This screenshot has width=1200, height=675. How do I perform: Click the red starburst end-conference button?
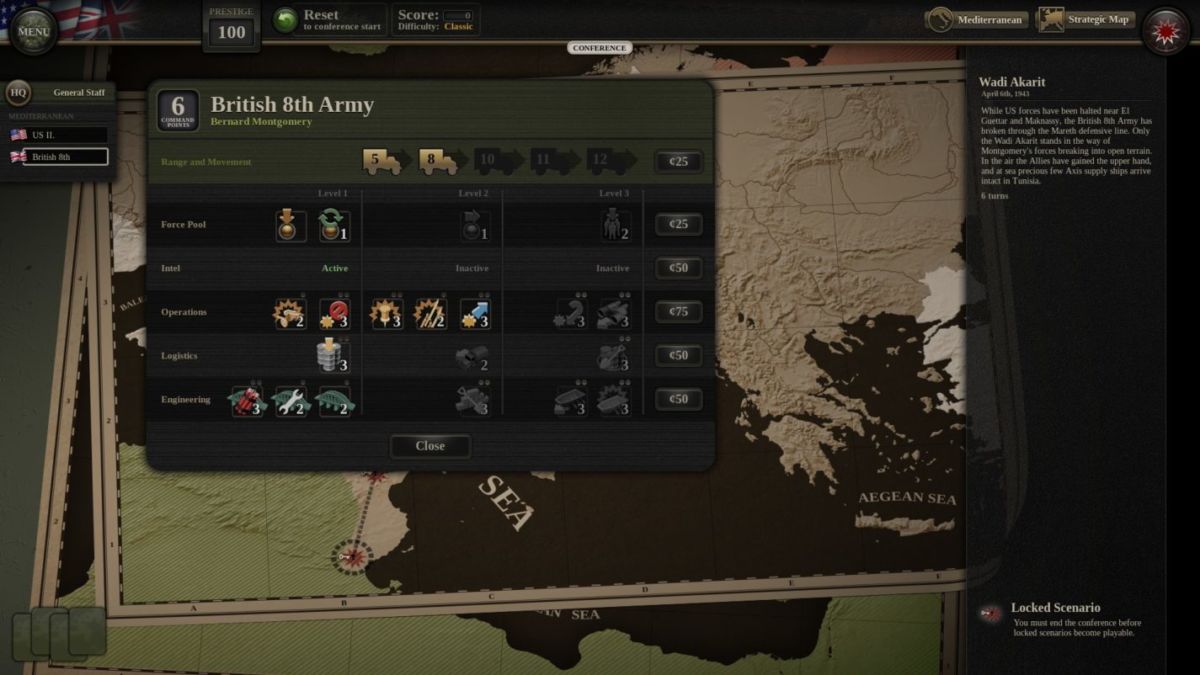click(x=1165, y=31)
